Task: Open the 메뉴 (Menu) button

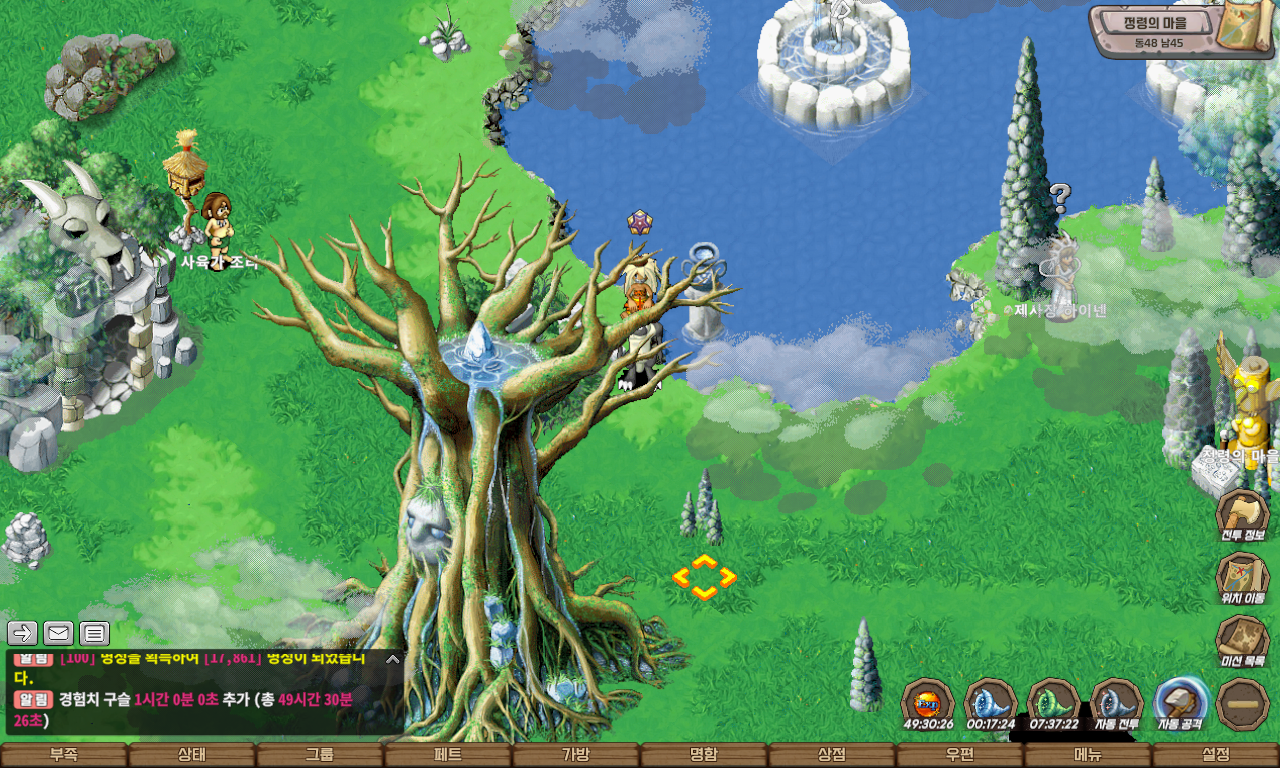Action: pyautogui.click(x=1088, y=755)
